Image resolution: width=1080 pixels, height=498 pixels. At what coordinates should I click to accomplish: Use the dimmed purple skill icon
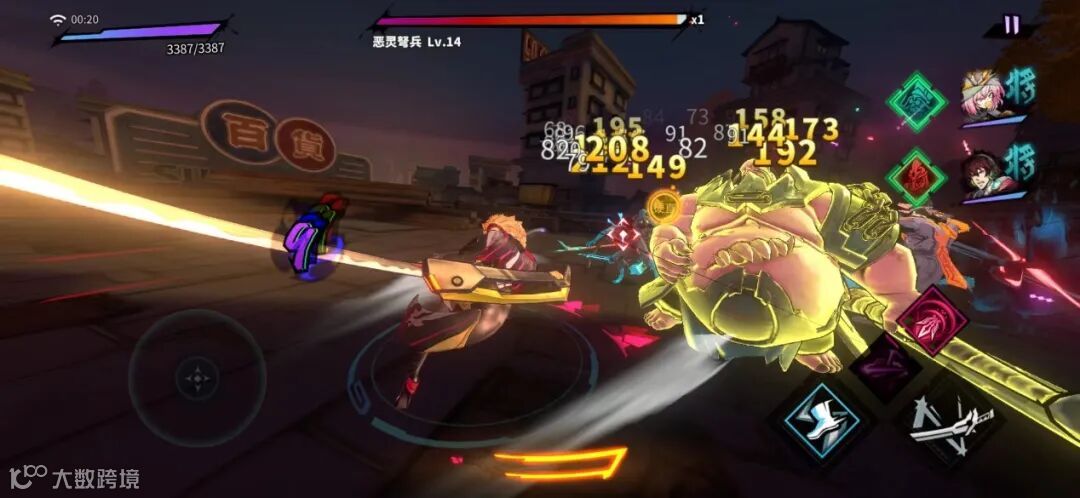point(885,366)
